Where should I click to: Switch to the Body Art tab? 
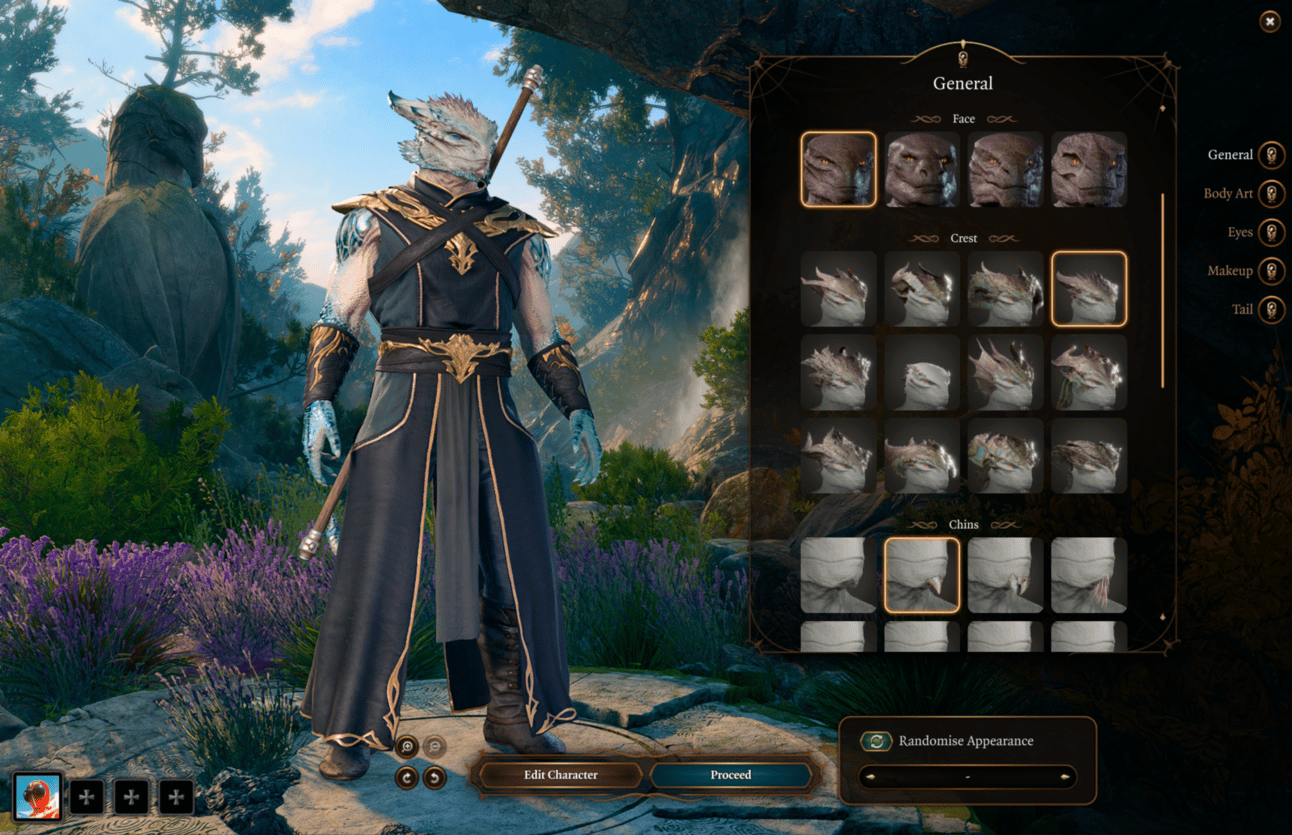(x=1270, y=194)
